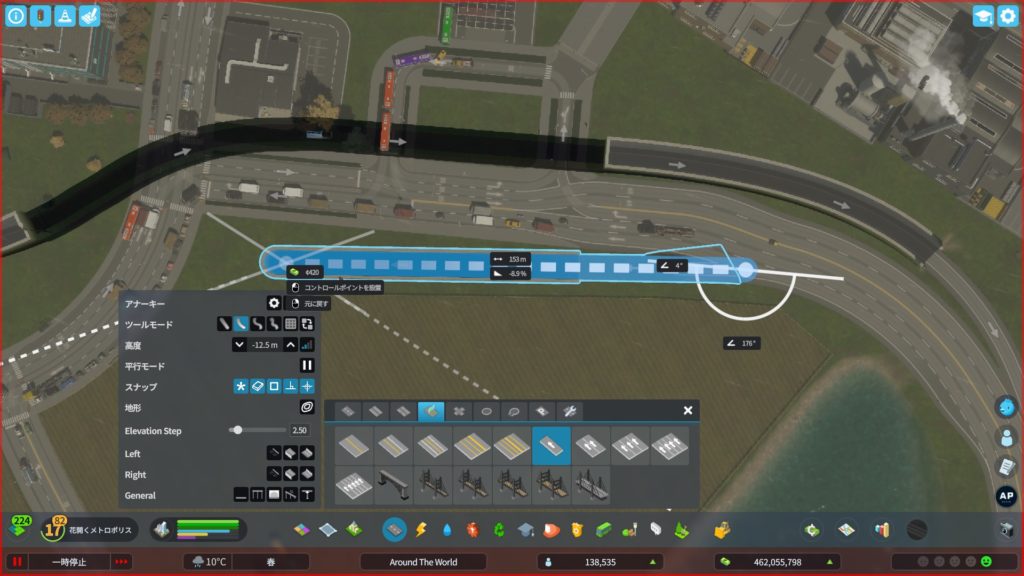Decrease elevation with the down arrow
This screenshot has height=576, width=1024.
point(239,344)
